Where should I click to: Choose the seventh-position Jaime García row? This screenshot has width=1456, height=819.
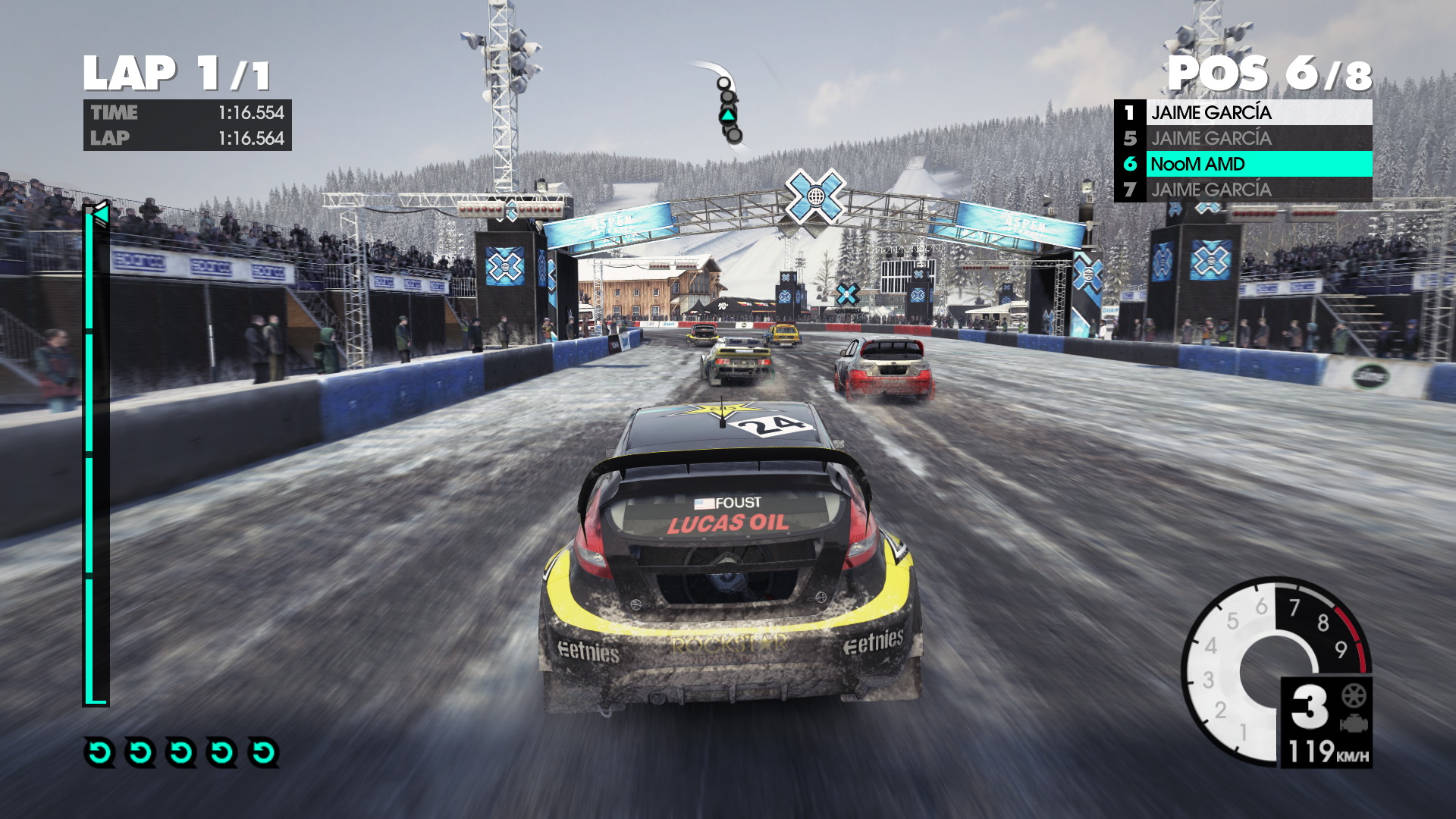tap(1244, 190)
